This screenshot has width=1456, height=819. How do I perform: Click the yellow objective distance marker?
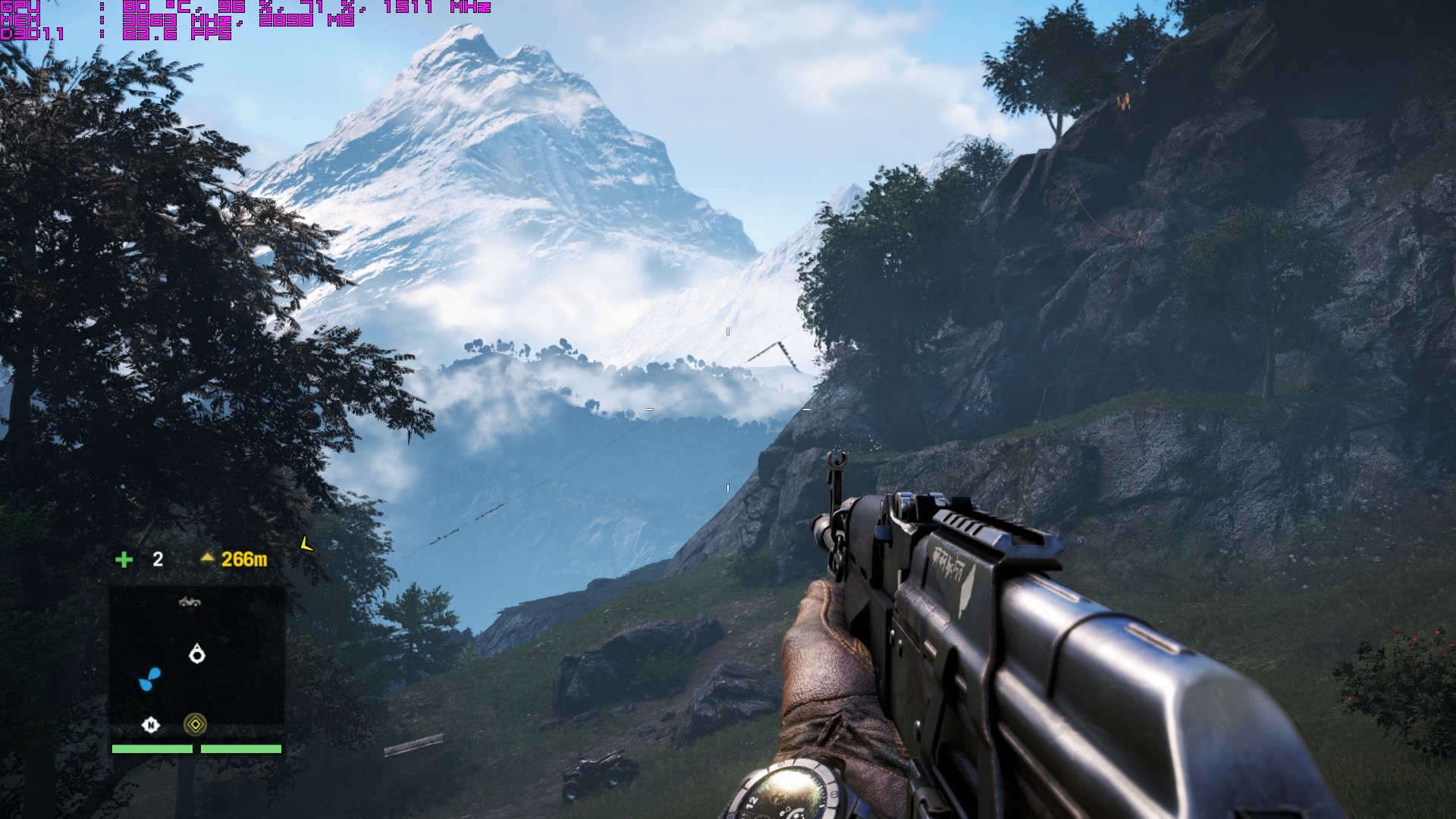click(234, 560)
